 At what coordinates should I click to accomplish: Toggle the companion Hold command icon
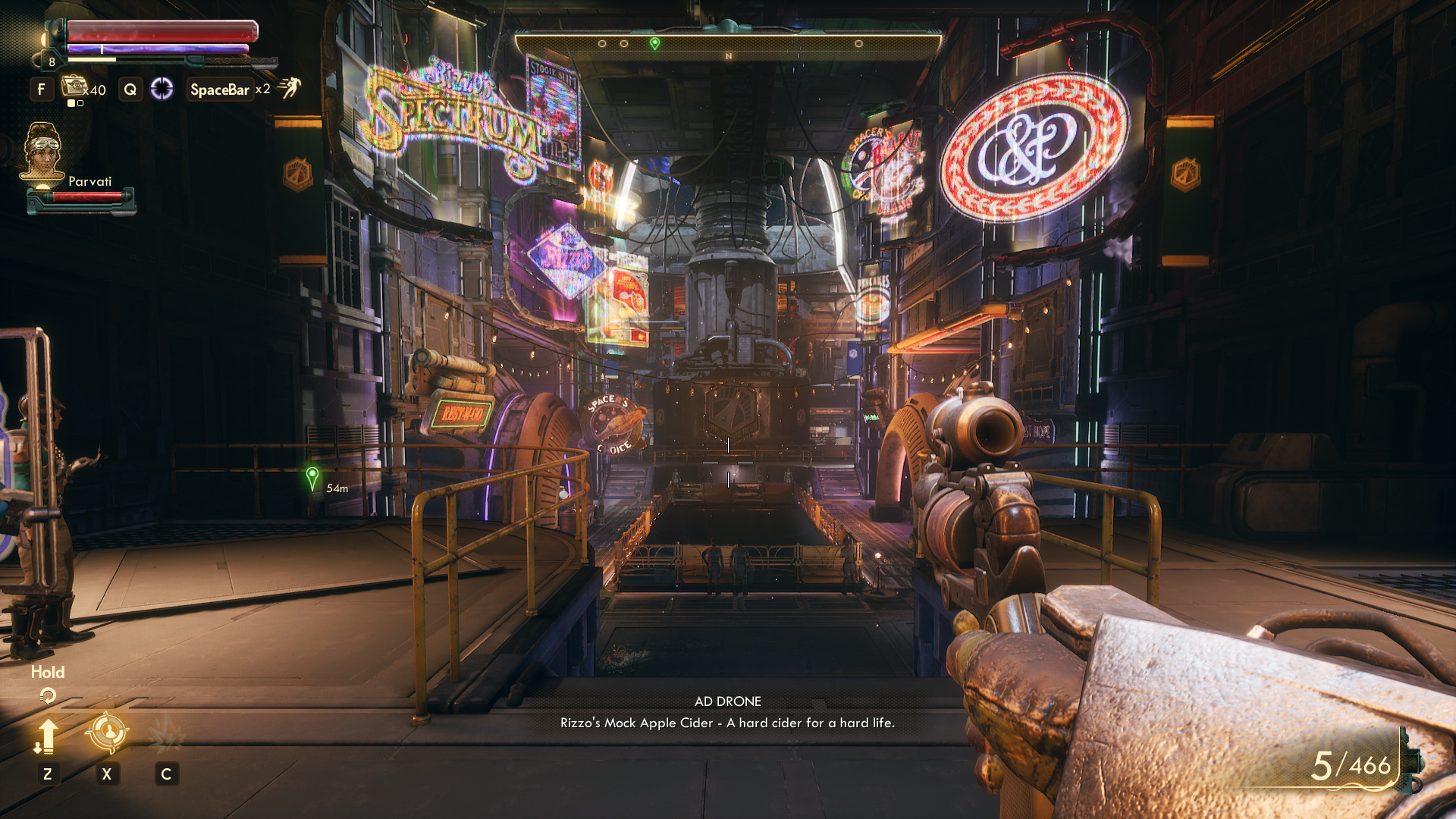point(47,695)
